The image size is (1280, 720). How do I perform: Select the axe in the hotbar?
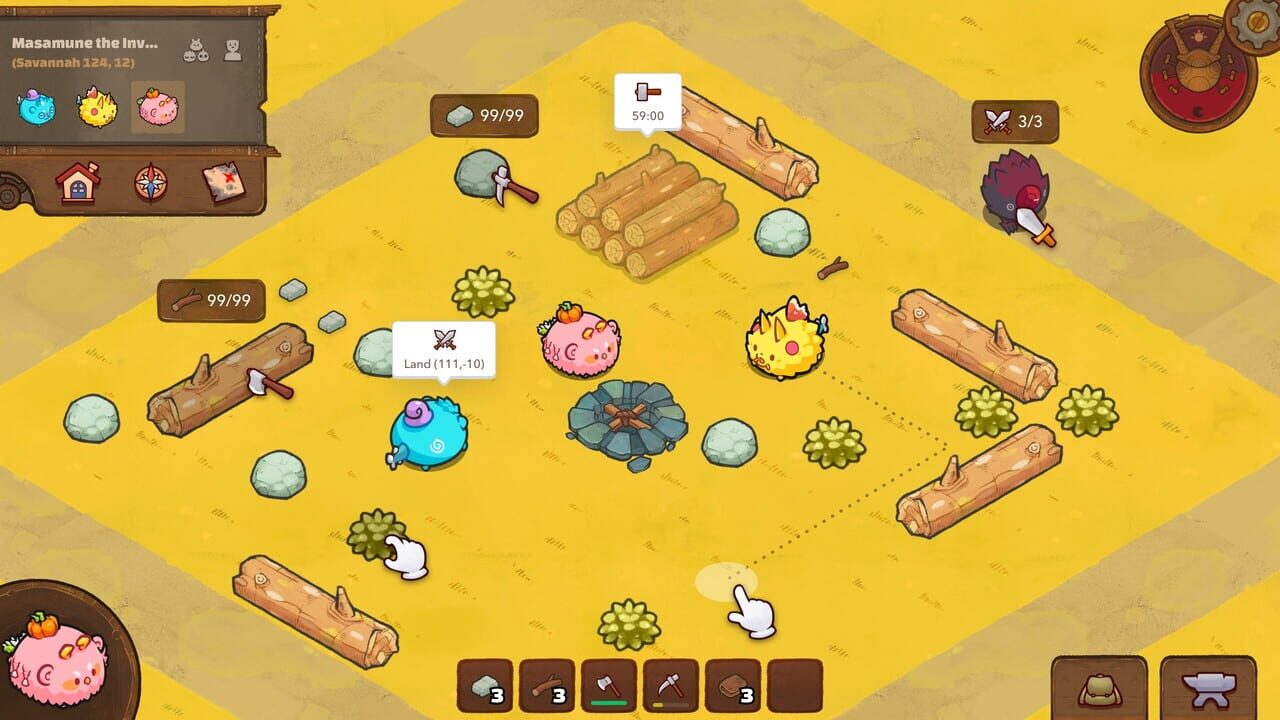coord(608,685)
